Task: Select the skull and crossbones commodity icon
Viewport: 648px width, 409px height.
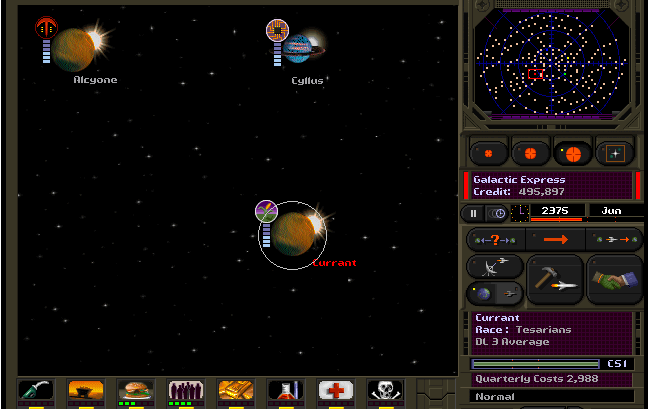Action: [x=384, y=391]
